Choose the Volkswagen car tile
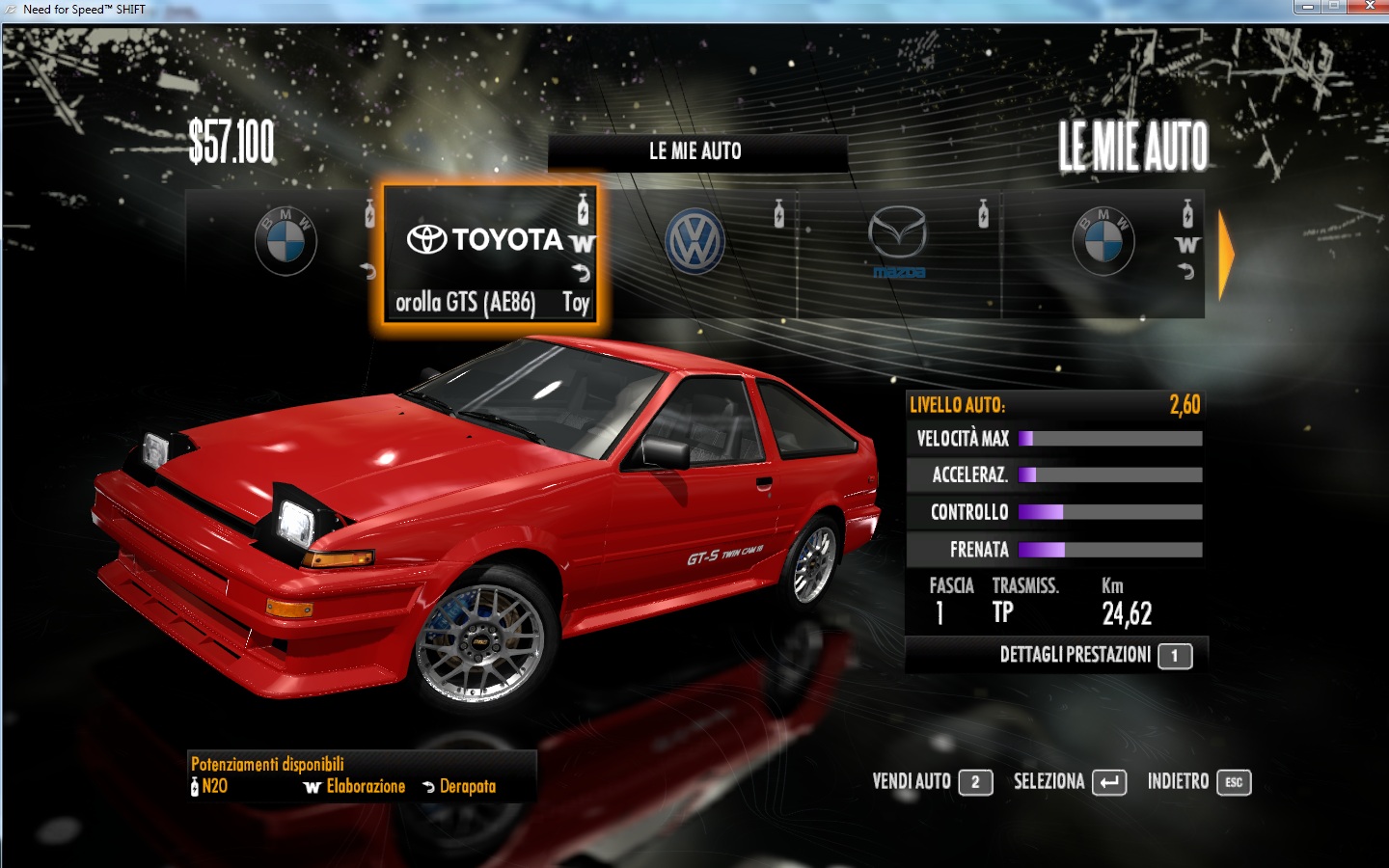 [x=694, y=241]
